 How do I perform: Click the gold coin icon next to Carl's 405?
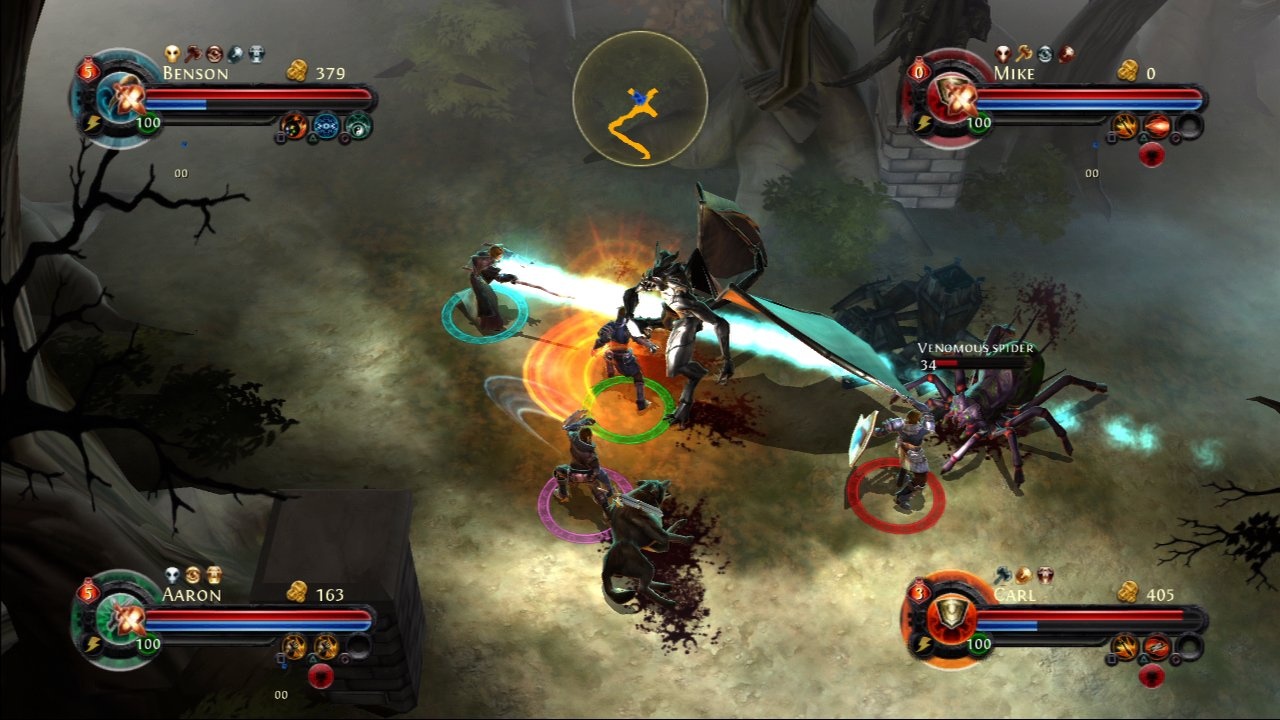point(1128,592)
